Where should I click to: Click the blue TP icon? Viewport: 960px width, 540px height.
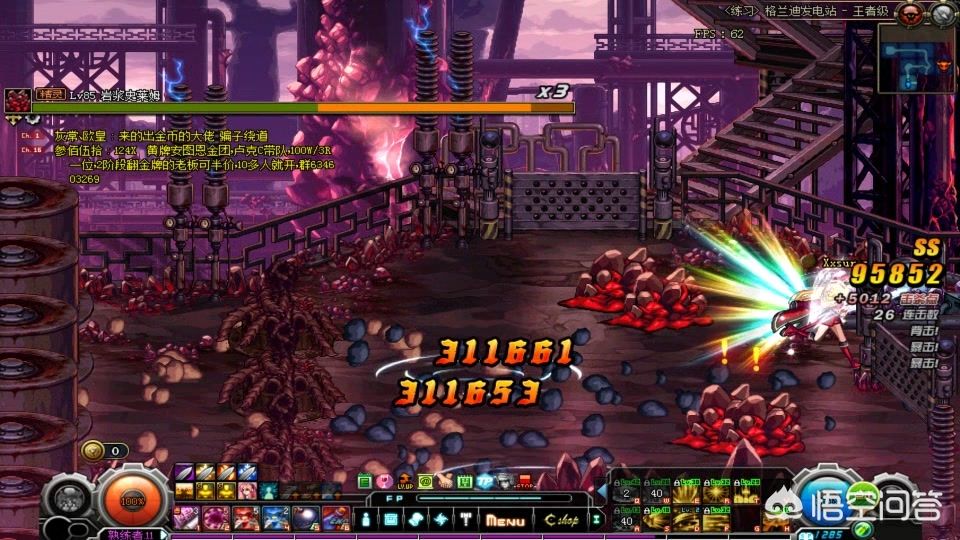[485, 481]
